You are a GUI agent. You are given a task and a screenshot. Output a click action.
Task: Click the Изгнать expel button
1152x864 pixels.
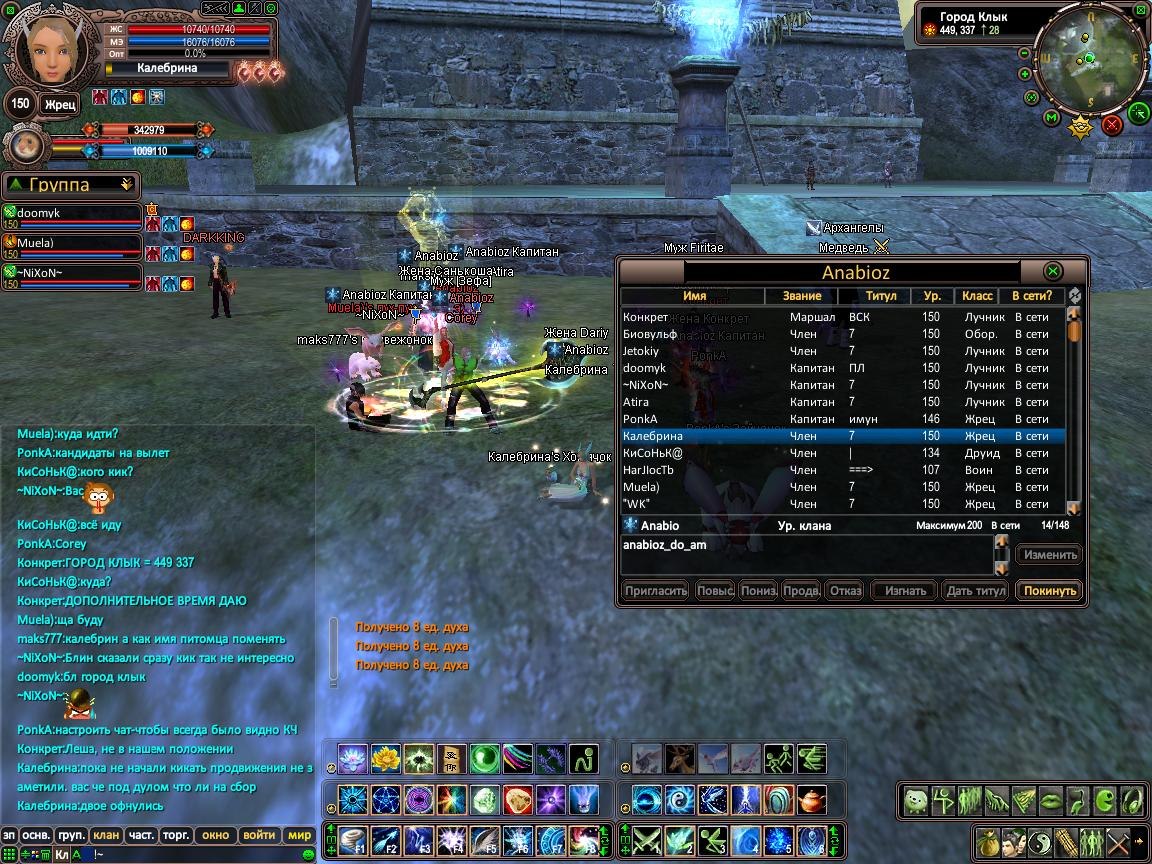(x=905, y=591)
